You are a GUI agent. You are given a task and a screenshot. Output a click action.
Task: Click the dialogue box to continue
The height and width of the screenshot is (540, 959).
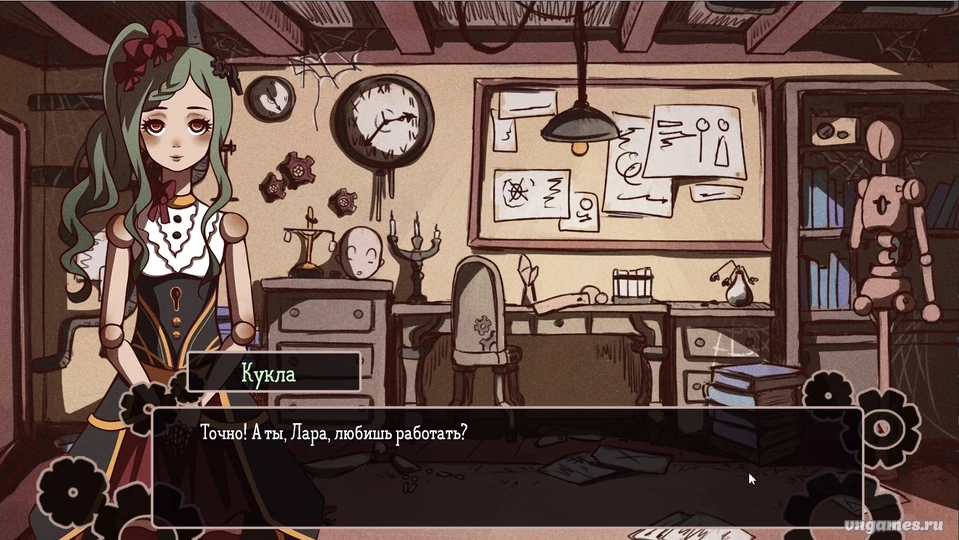tap(506, 466)
